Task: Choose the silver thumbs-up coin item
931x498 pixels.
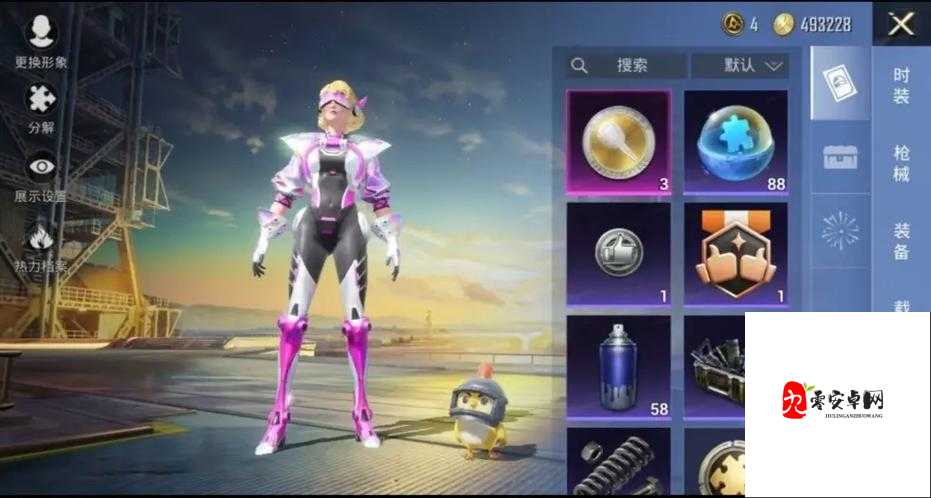Action: (619, 253)
